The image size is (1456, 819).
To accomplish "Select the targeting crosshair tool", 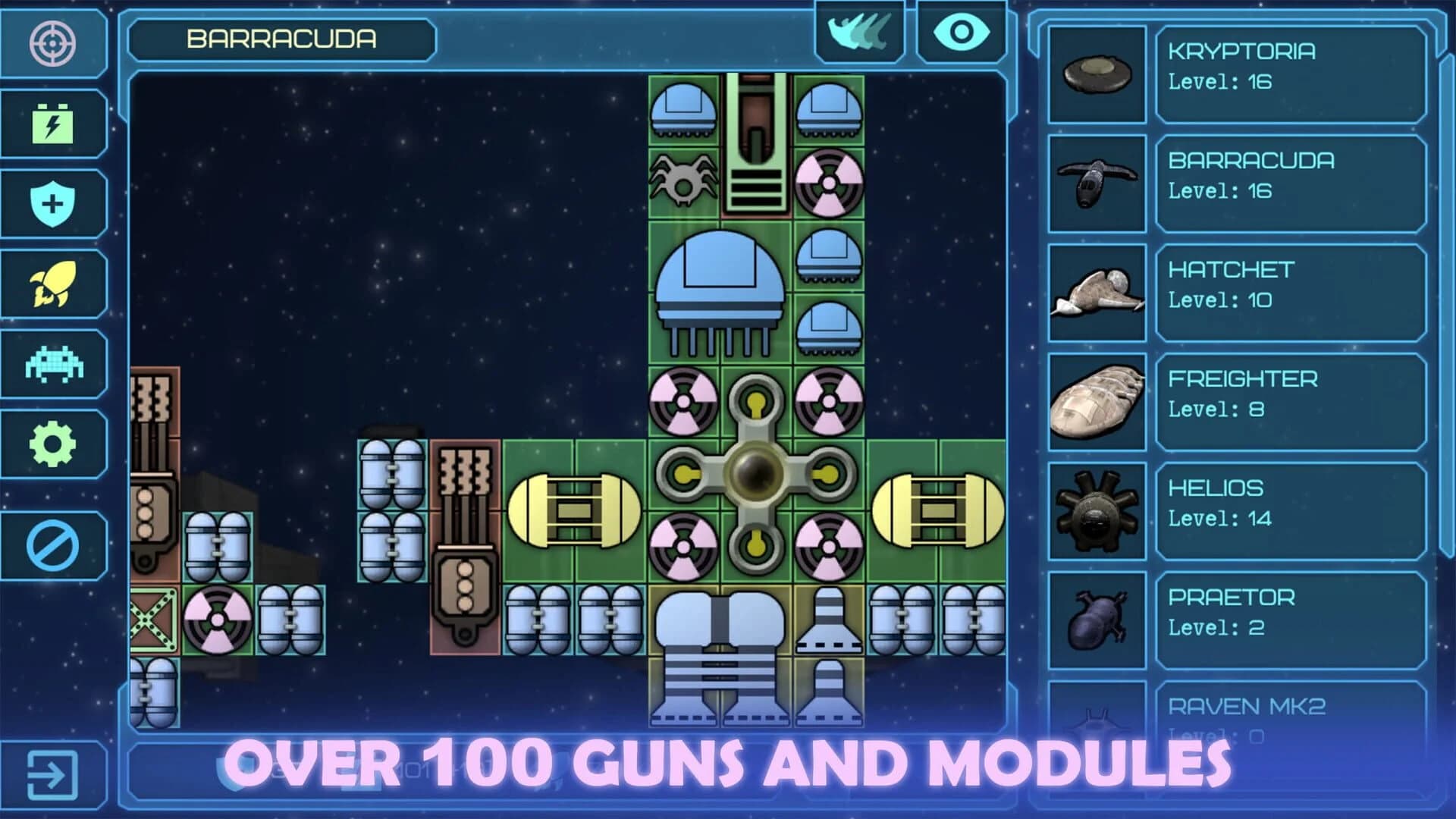I will click(x=53, y=43).
